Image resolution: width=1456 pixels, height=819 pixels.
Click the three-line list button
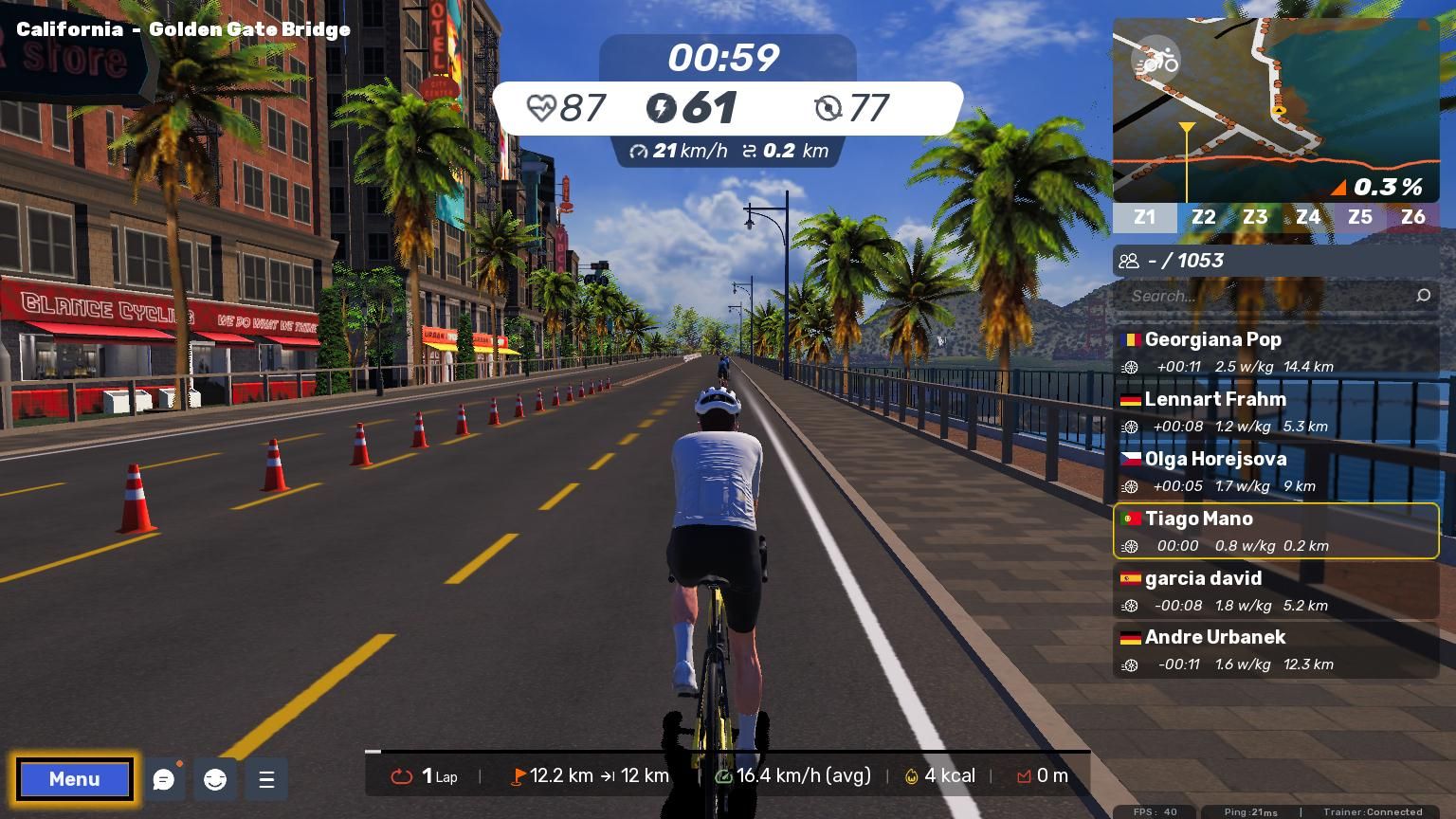pos(266,779)
